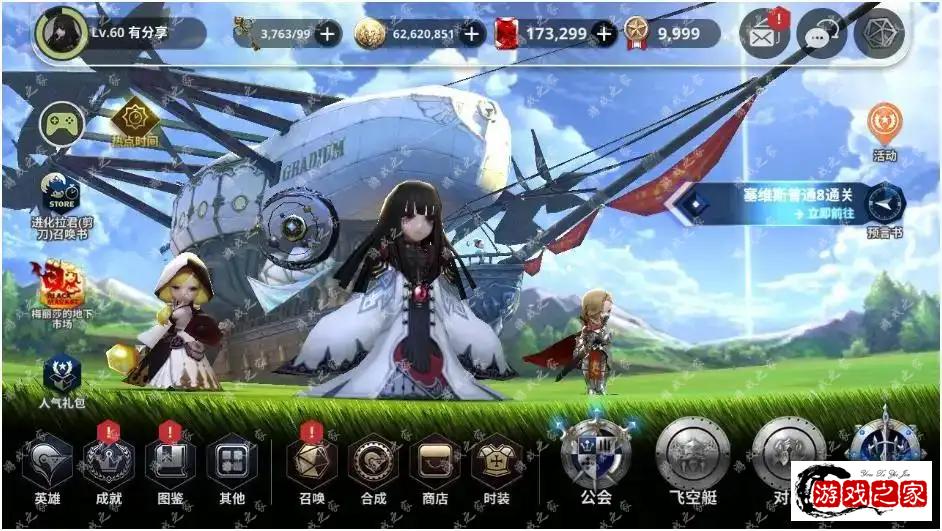Image resolution: width=942 pixels, height=531 pixels.
Task: Open the 召唤 summon menu
Action: [x=312, y=462]
